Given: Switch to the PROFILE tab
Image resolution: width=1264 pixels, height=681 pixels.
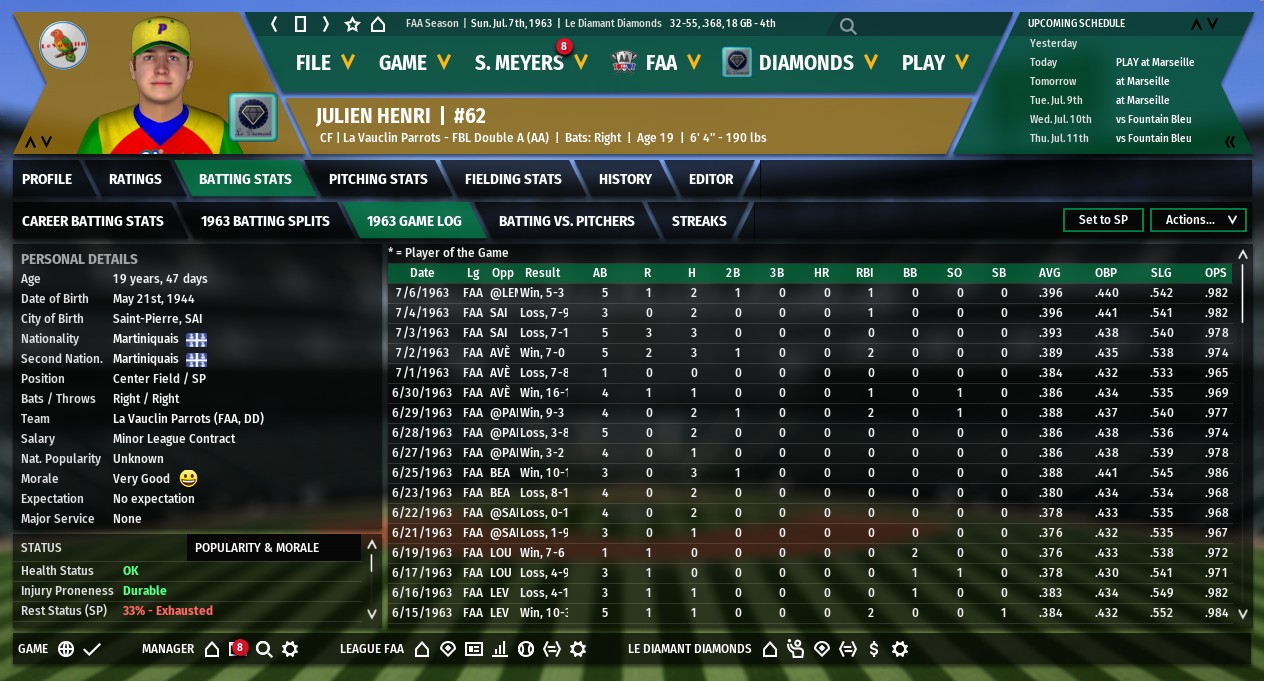Looking at the screenshot, I should pos(47,179).
